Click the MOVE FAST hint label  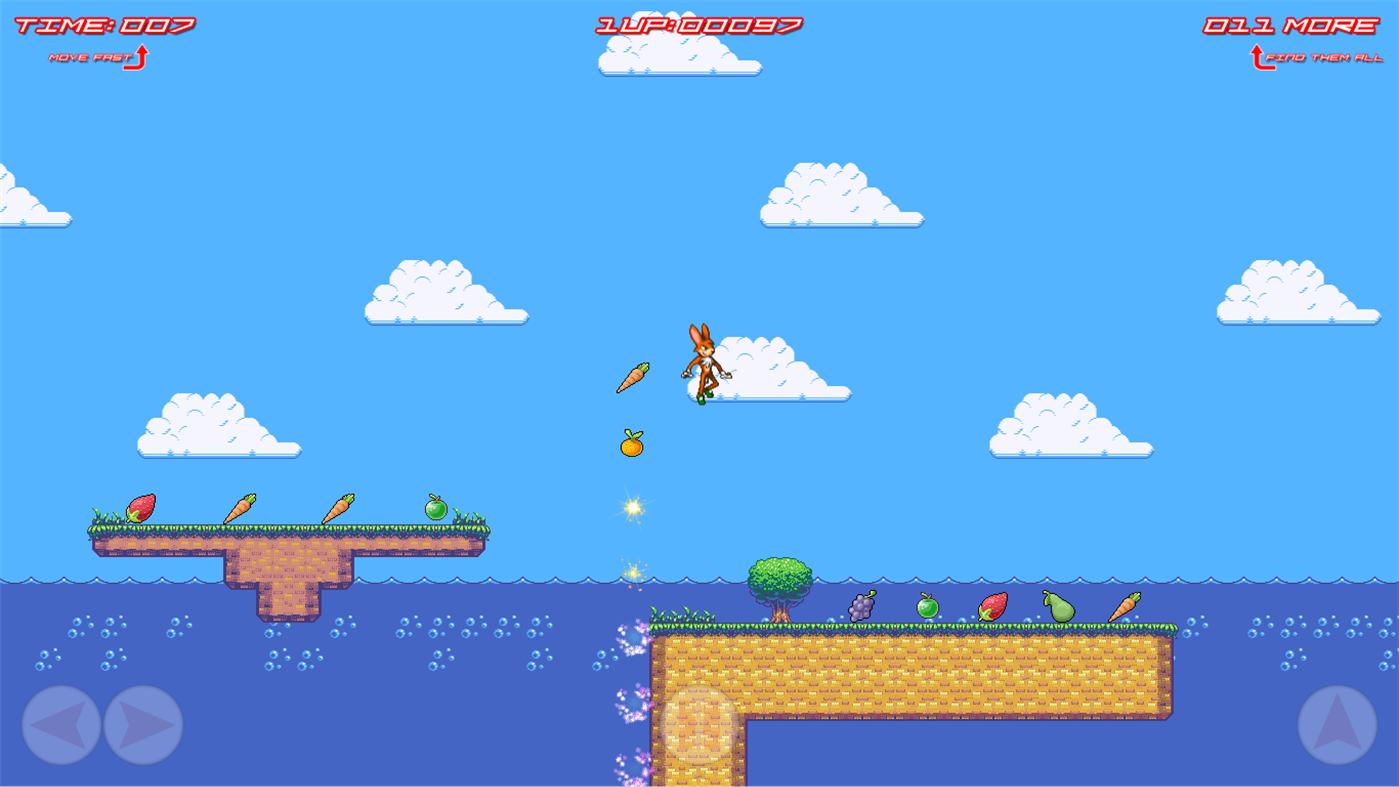click(x=90, y=58)
